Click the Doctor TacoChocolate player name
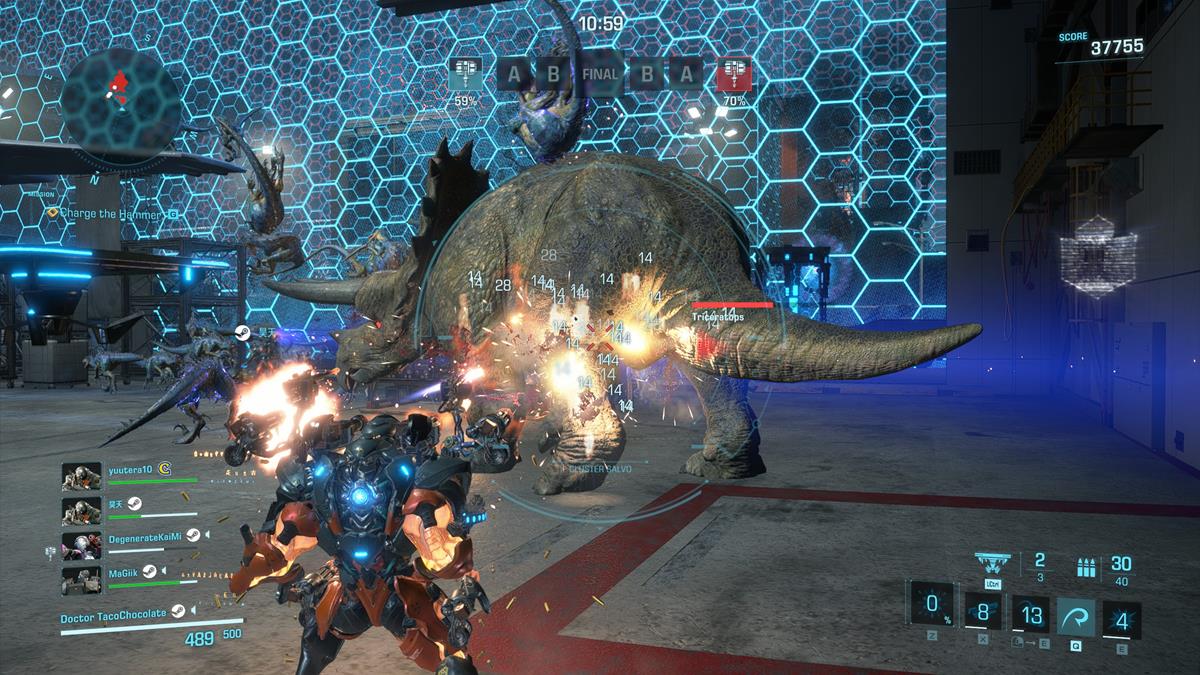The height and width of the screenshot is (675, 1200). [115, 618]
